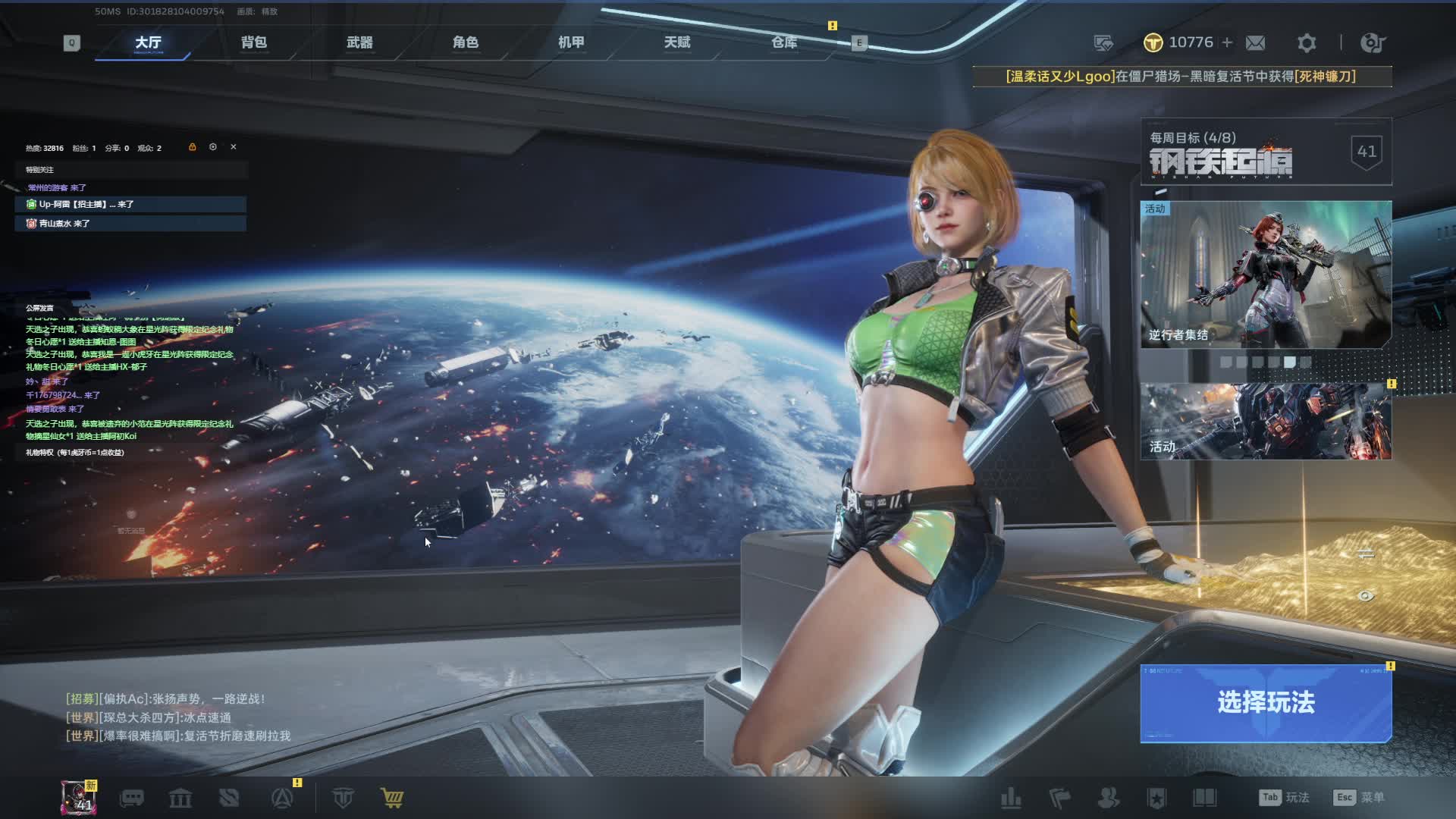Open the mail envelope icon
This screenshot has width=1456, height=819.
1255,43
